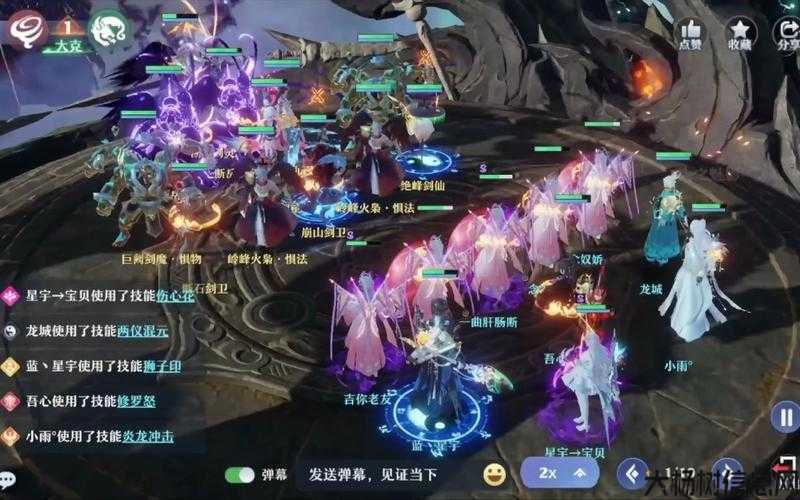Share the battle using the 分享 button
The width and height of the screenshot is (800, 500).
(787, 34)
